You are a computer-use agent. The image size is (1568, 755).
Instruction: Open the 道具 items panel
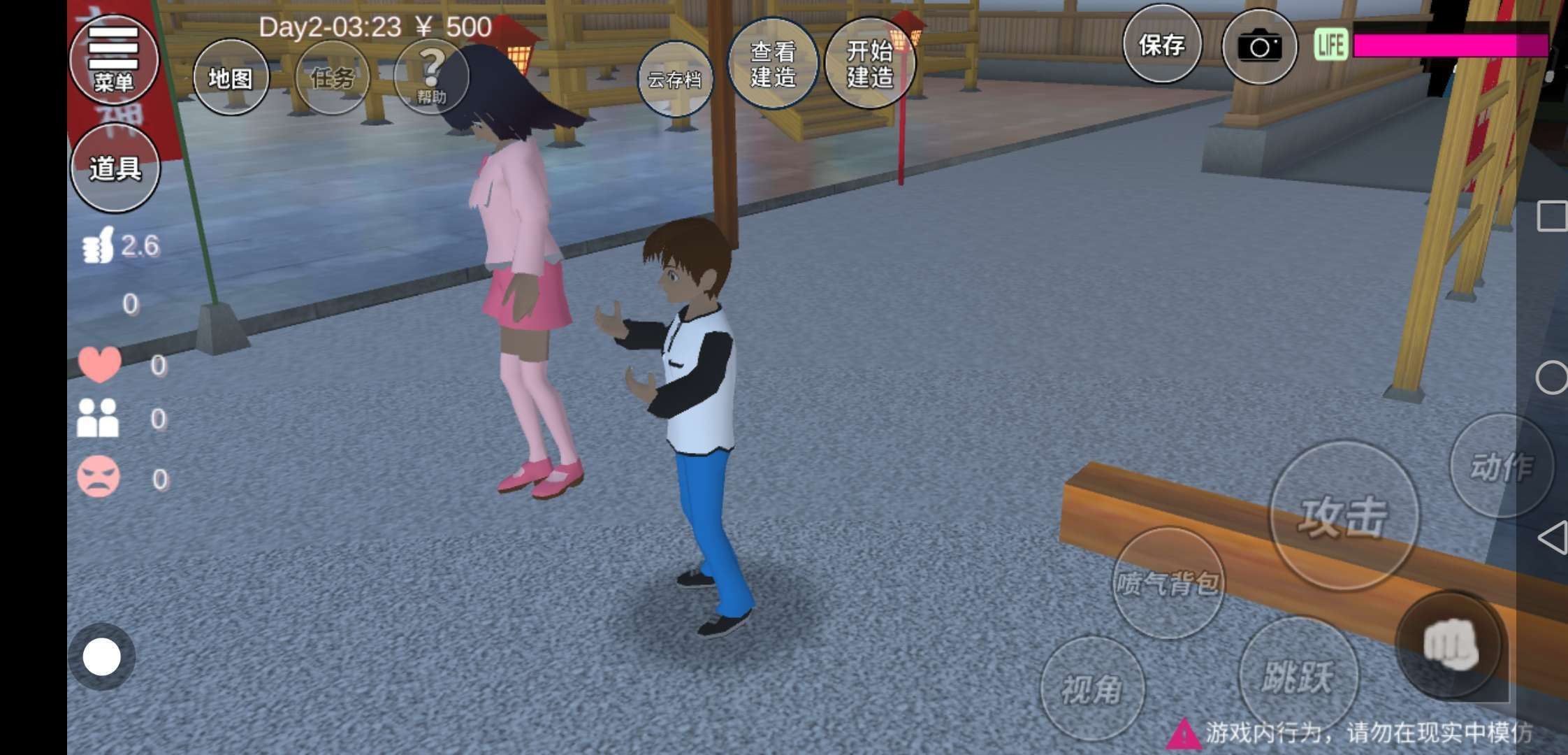[115, 168]
